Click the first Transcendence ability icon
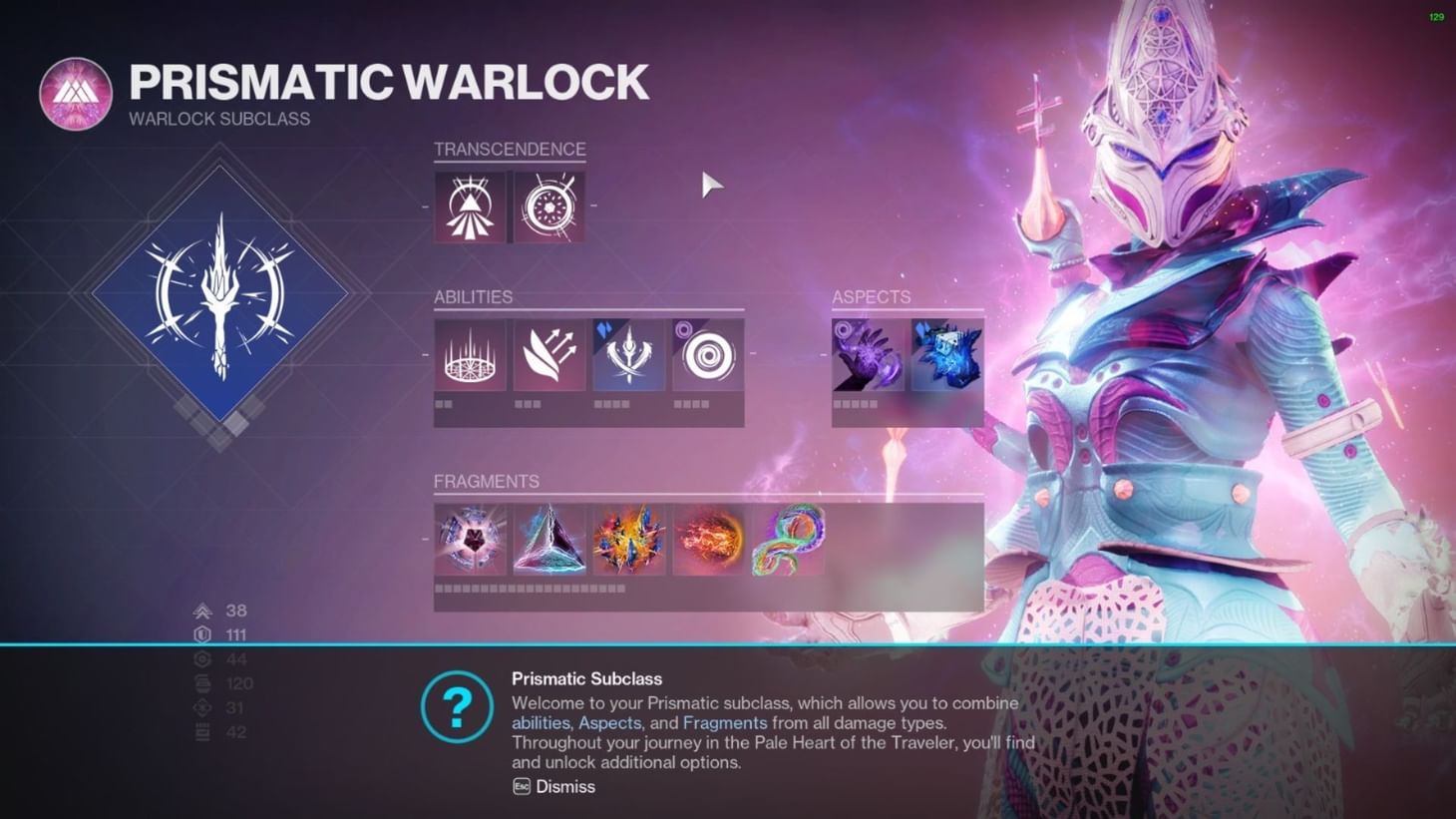The height and width of the screenshot is (819, 1456). click(470, 206)
